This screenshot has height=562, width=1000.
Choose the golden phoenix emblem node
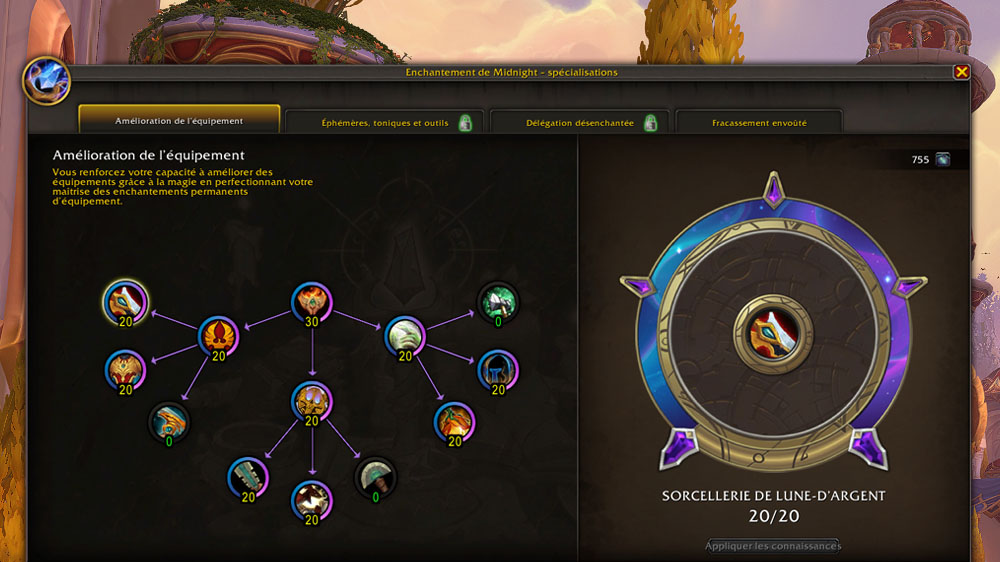click(219, 336)
